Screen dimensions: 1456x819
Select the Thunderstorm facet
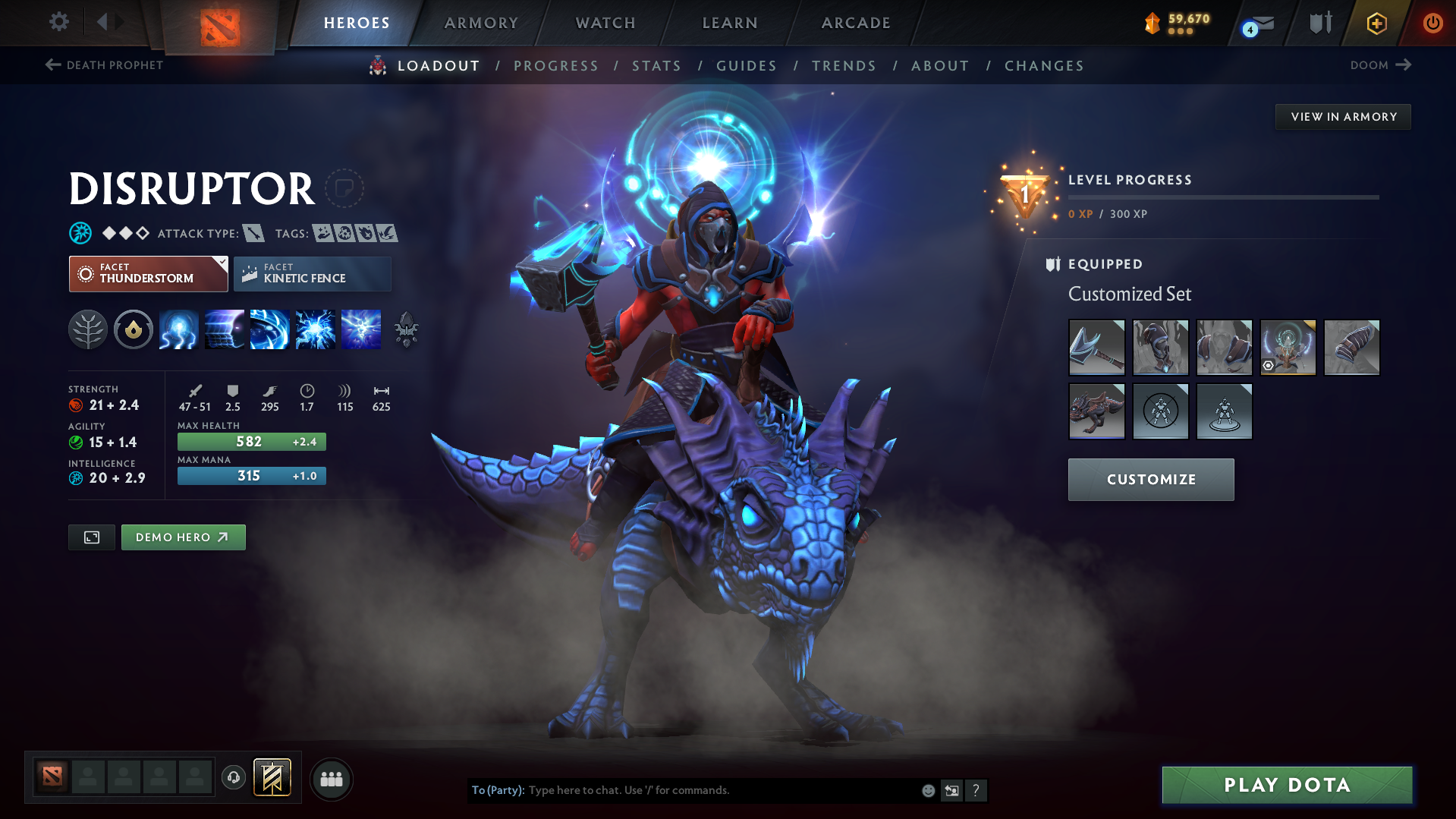click(x=140, y=273)
